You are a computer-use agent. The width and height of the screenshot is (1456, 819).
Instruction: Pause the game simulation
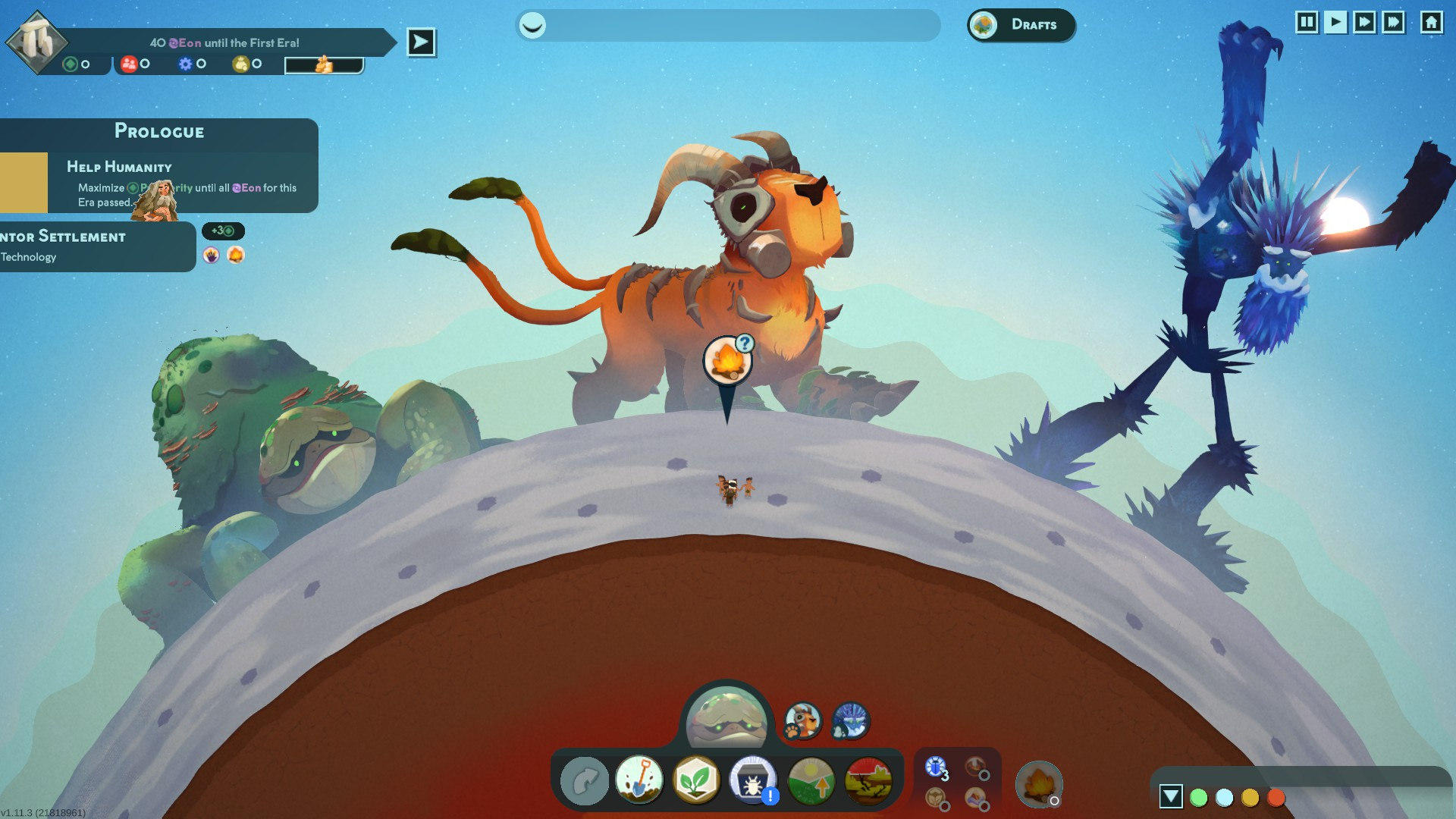pyautogui.click(x=1306, y=22)
